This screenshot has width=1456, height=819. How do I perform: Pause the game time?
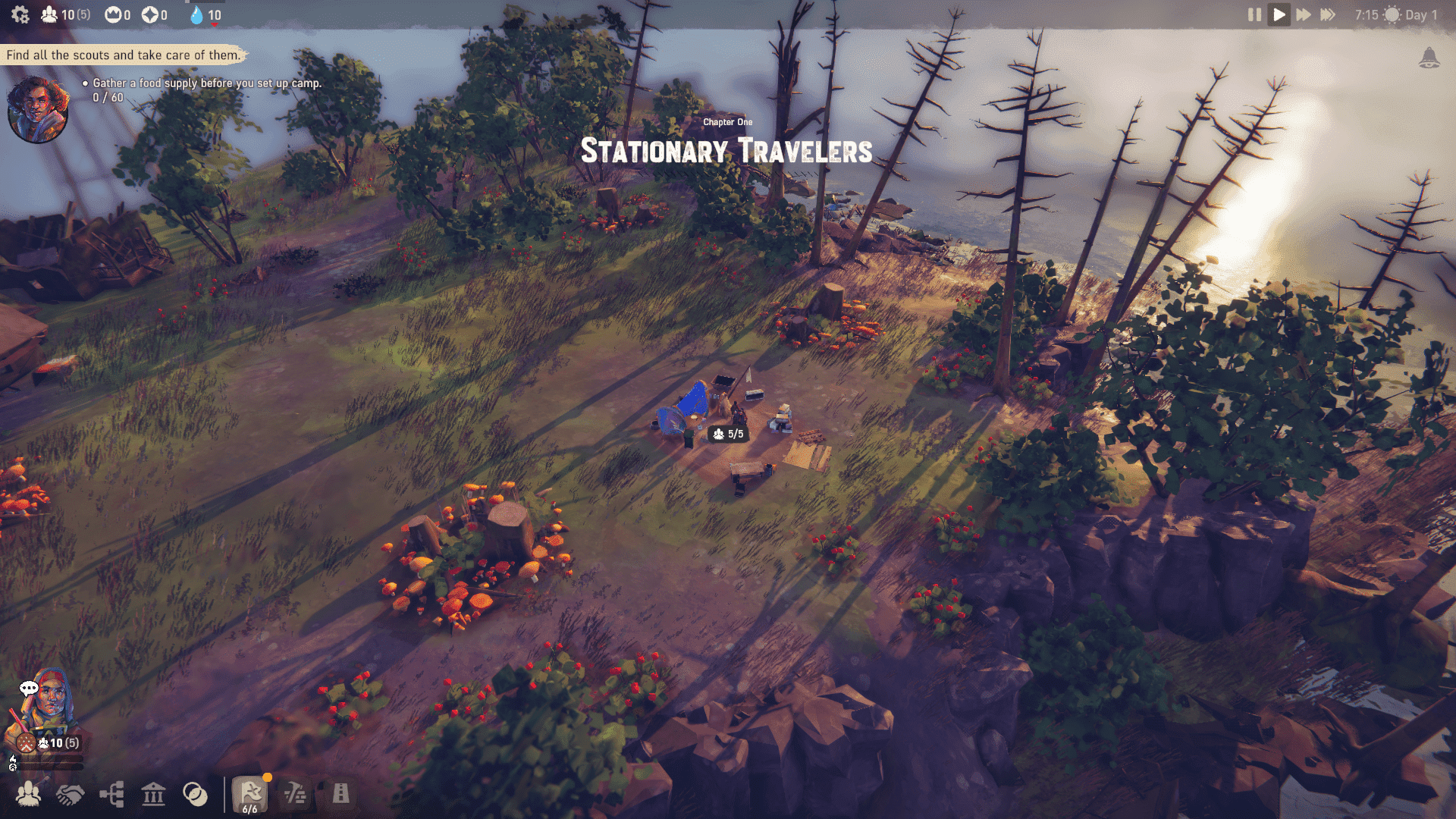coord(1254,14)
